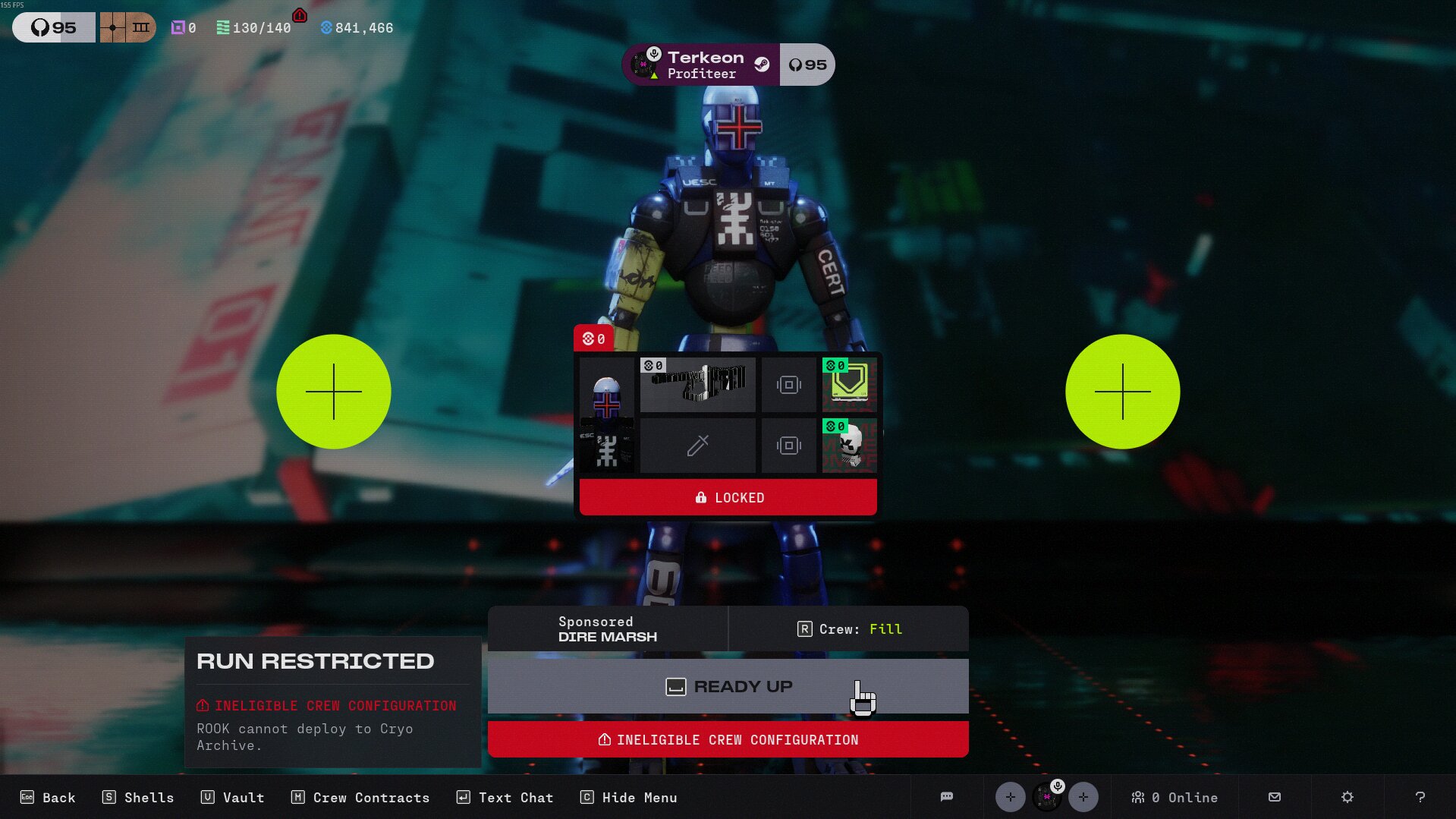The width and height of the screenshot is (1456, 819).
Task: Click the Ready Up button
Action: click(728, 686)
